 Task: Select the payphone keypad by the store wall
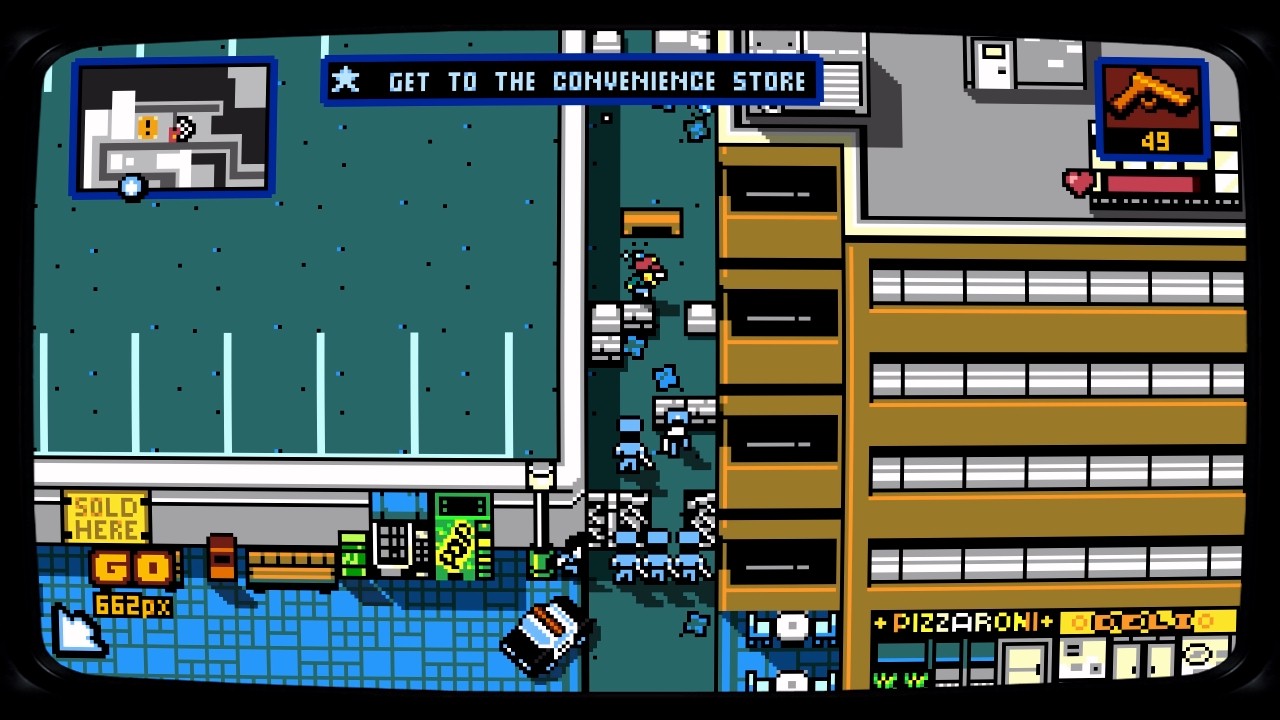pyautogui.click(x=393, y=539)
